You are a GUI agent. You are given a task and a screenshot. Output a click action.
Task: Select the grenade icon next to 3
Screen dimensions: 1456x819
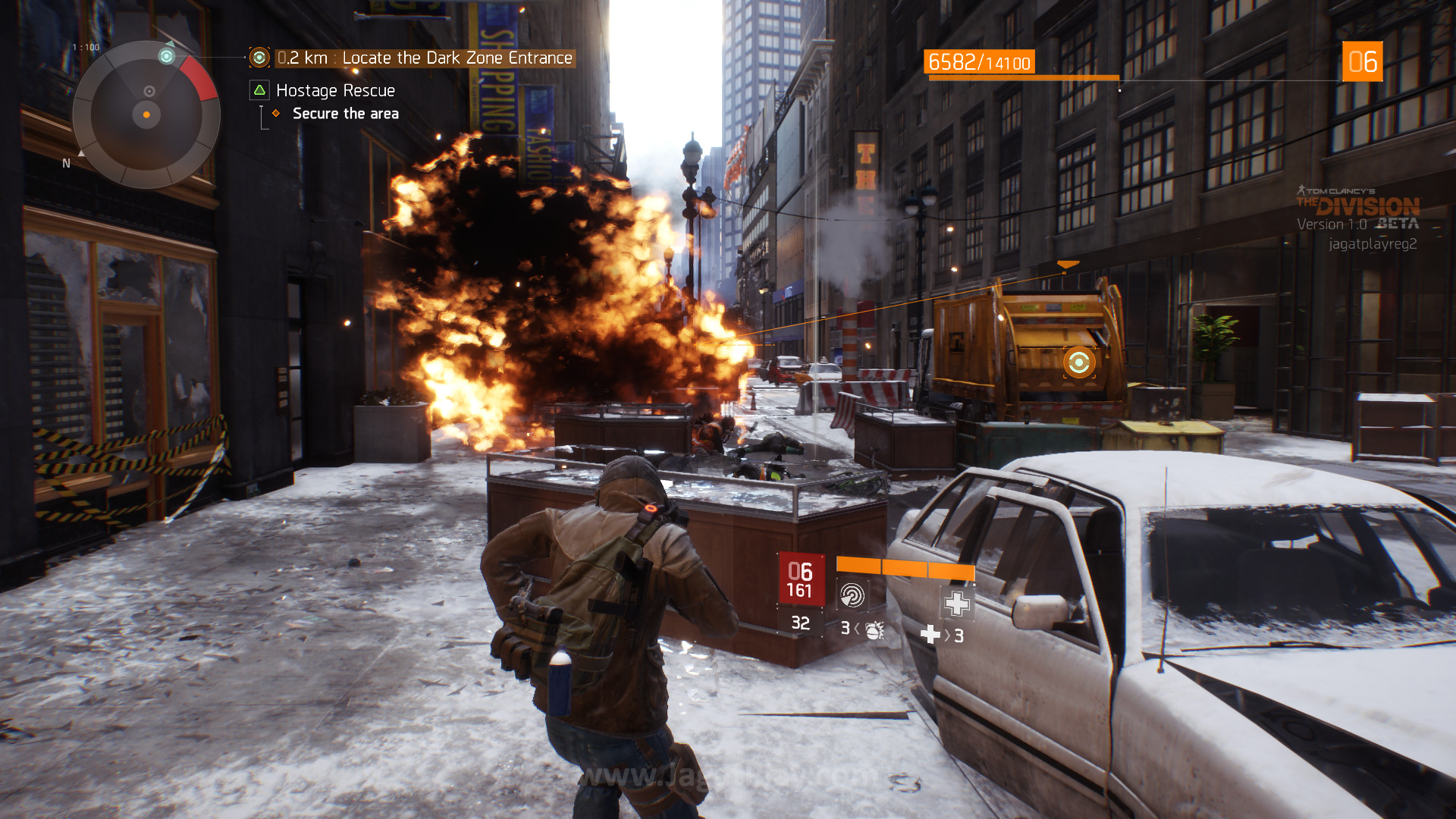[874, 629]
